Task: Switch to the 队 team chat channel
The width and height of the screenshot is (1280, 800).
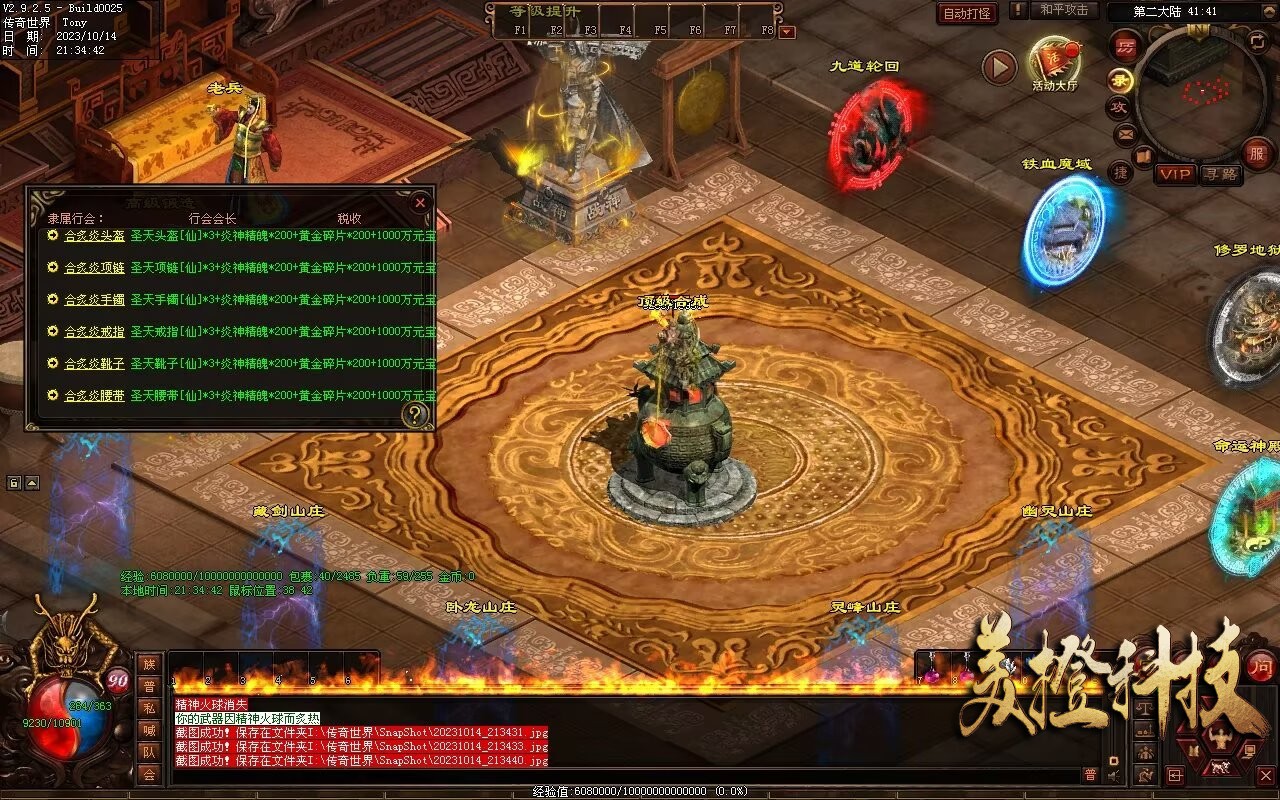Action: [149, 752]
